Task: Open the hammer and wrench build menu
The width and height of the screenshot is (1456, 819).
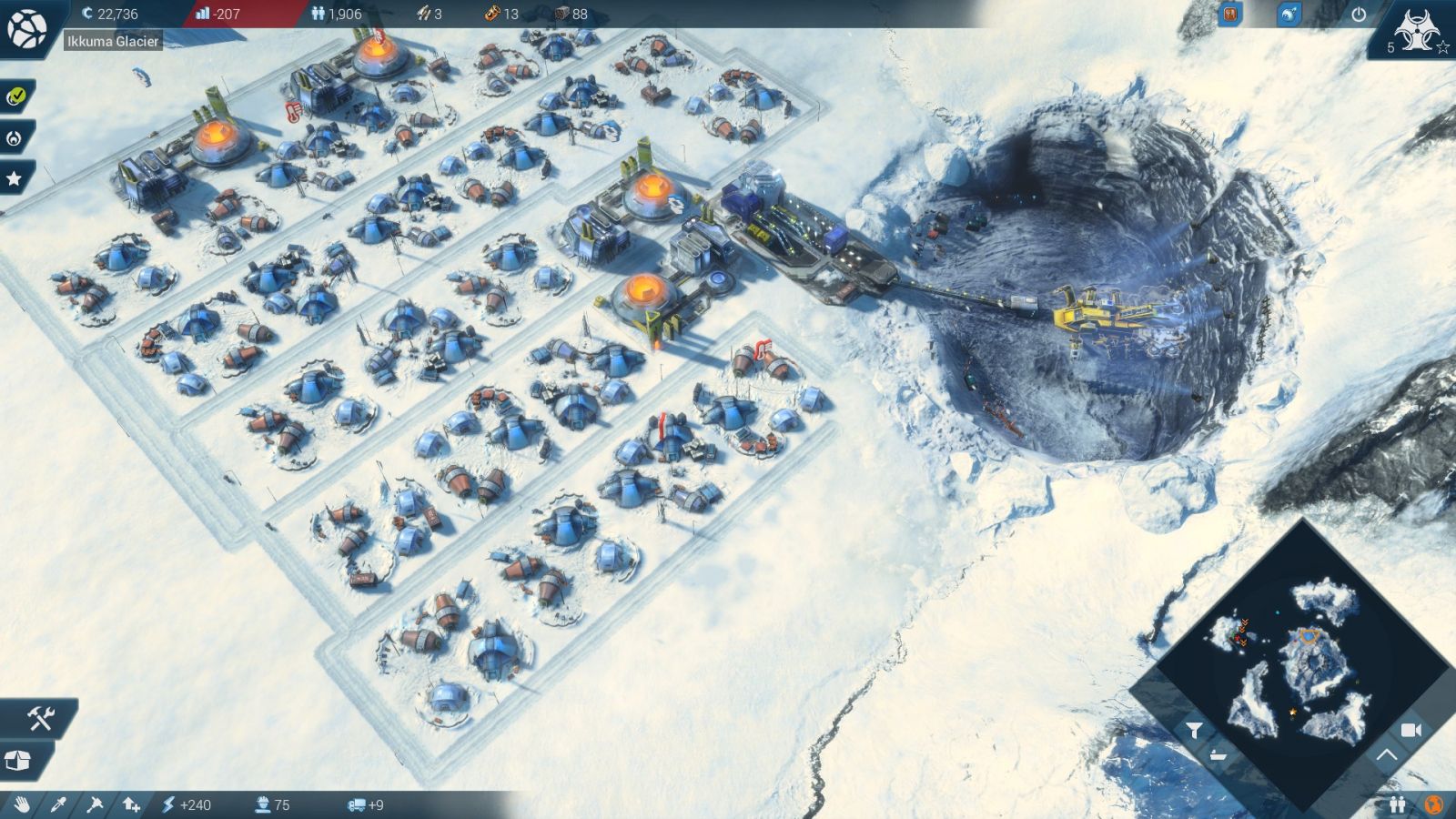Action: pos(40,719)
